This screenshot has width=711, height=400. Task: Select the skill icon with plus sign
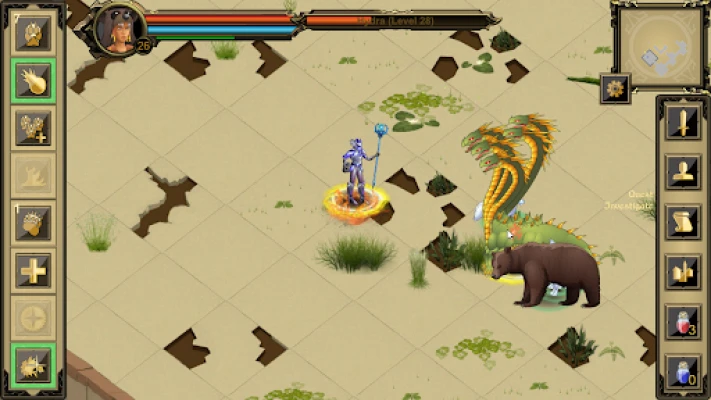point(33,128)
